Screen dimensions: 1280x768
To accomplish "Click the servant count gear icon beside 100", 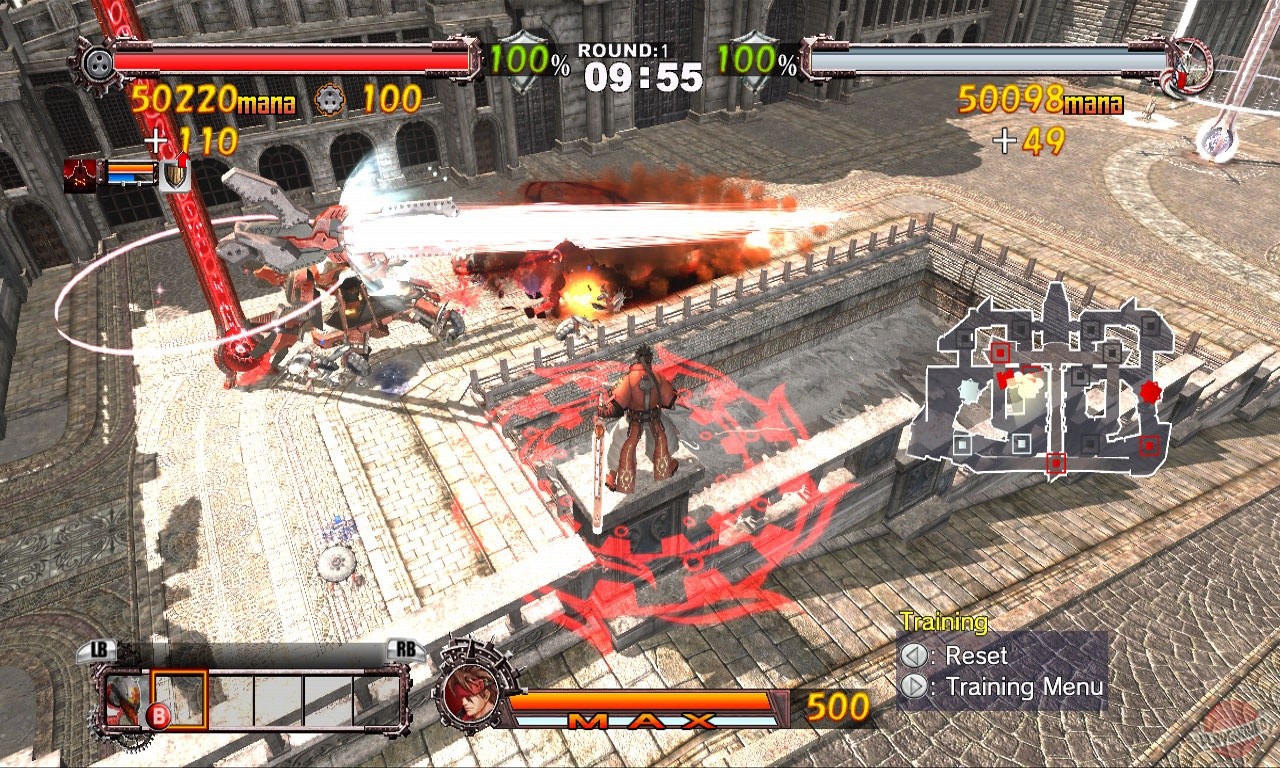I will tap(332, 99).
